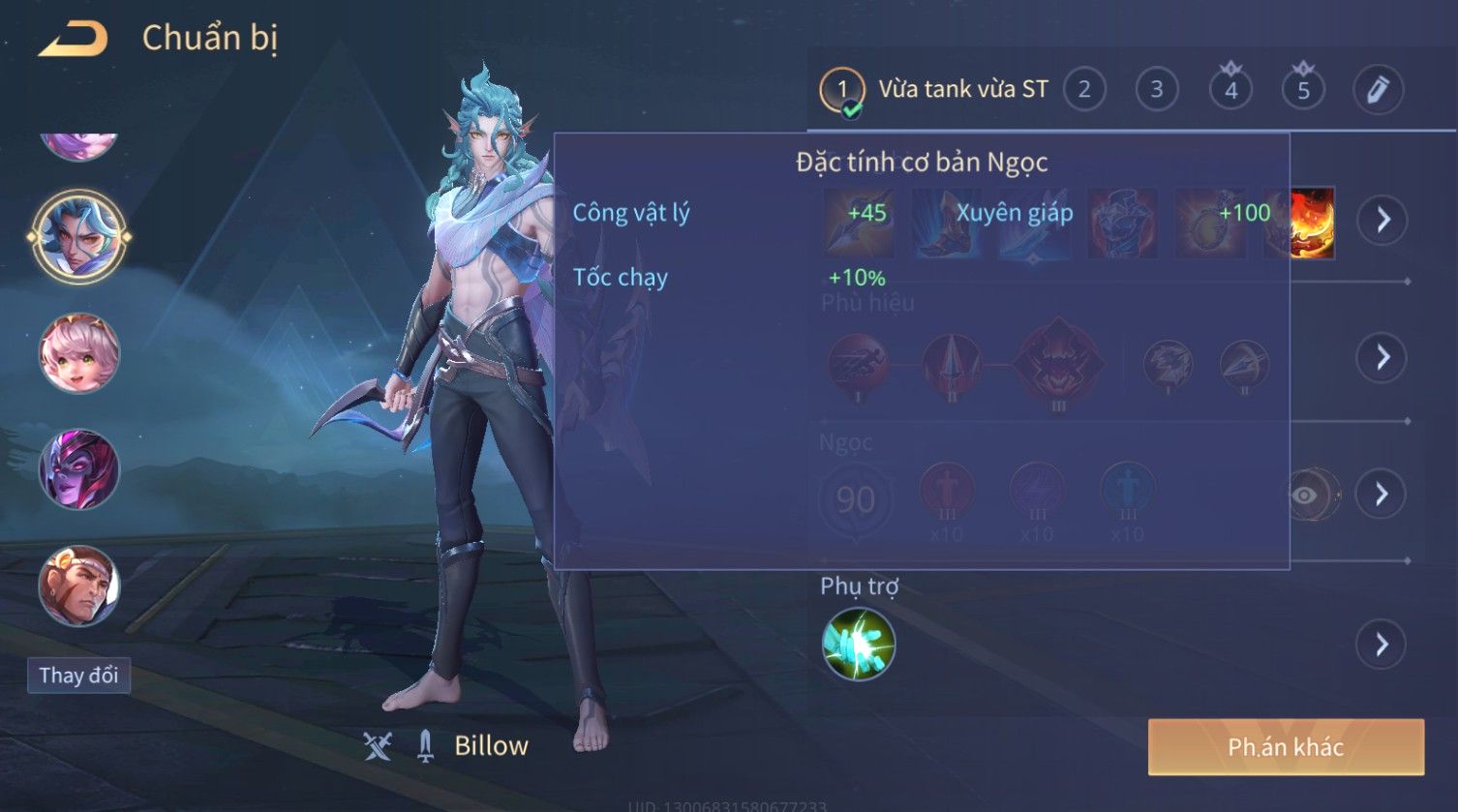Open the Phụ trợ spell selection arrow
Screen dimensions: 1458x812
1382,644
